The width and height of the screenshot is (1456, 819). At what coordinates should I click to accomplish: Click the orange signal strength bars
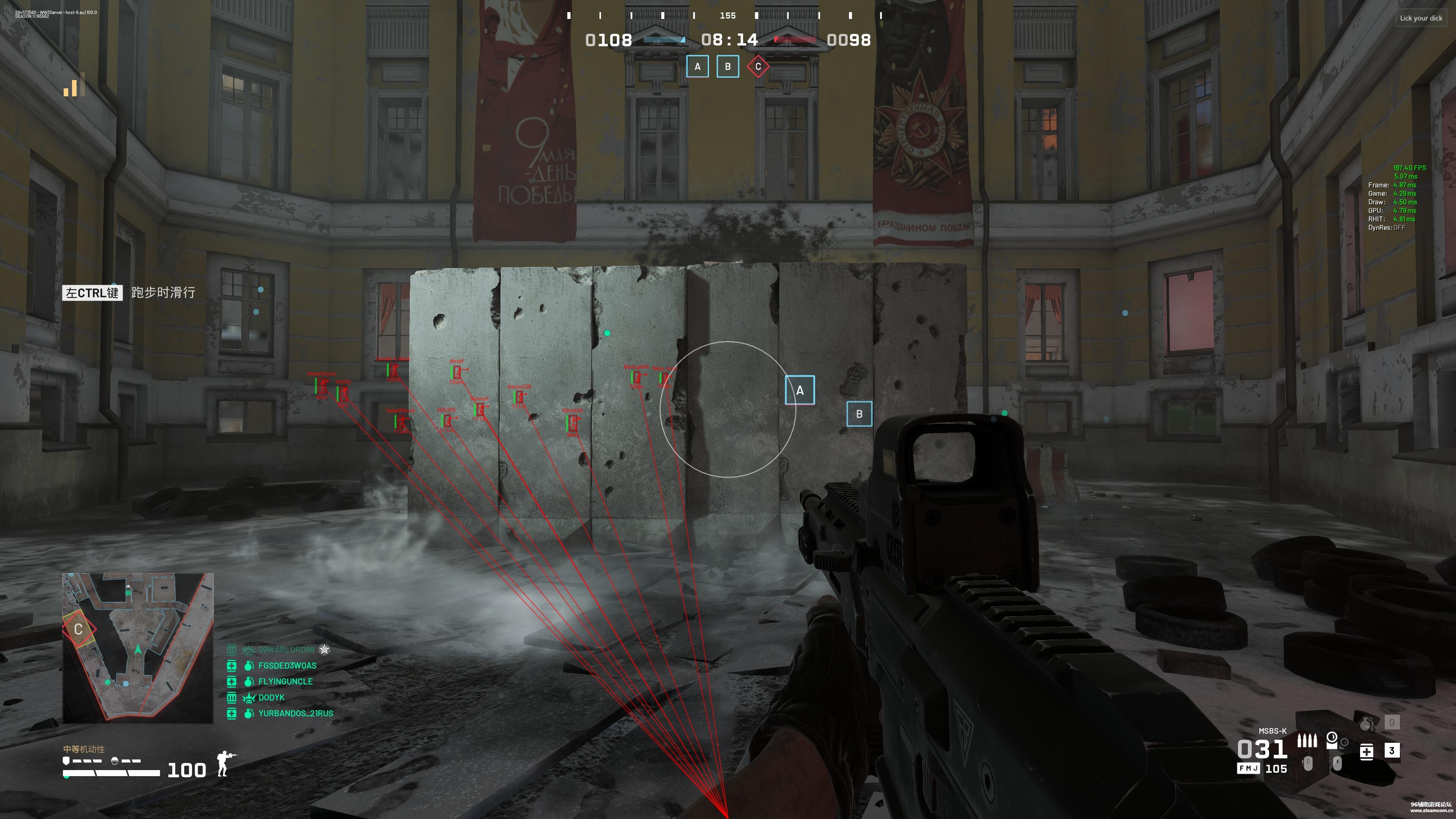pyautogui.click(x=74, y=85)
